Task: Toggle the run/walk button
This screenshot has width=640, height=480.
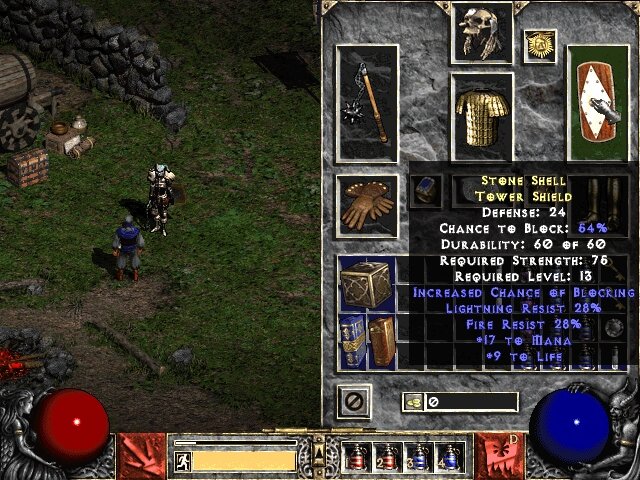Action: point(182,460)
